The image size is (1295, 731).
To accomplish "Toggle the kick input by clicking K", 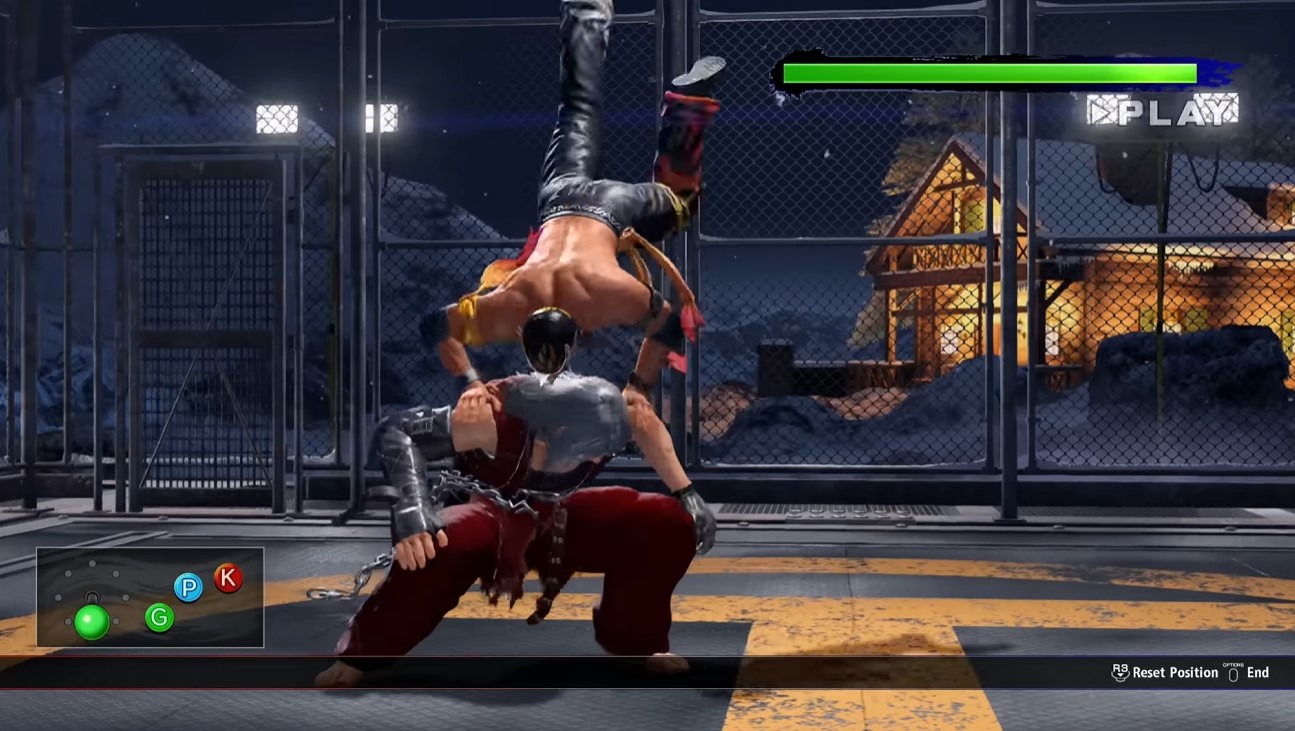I will 228,578.
